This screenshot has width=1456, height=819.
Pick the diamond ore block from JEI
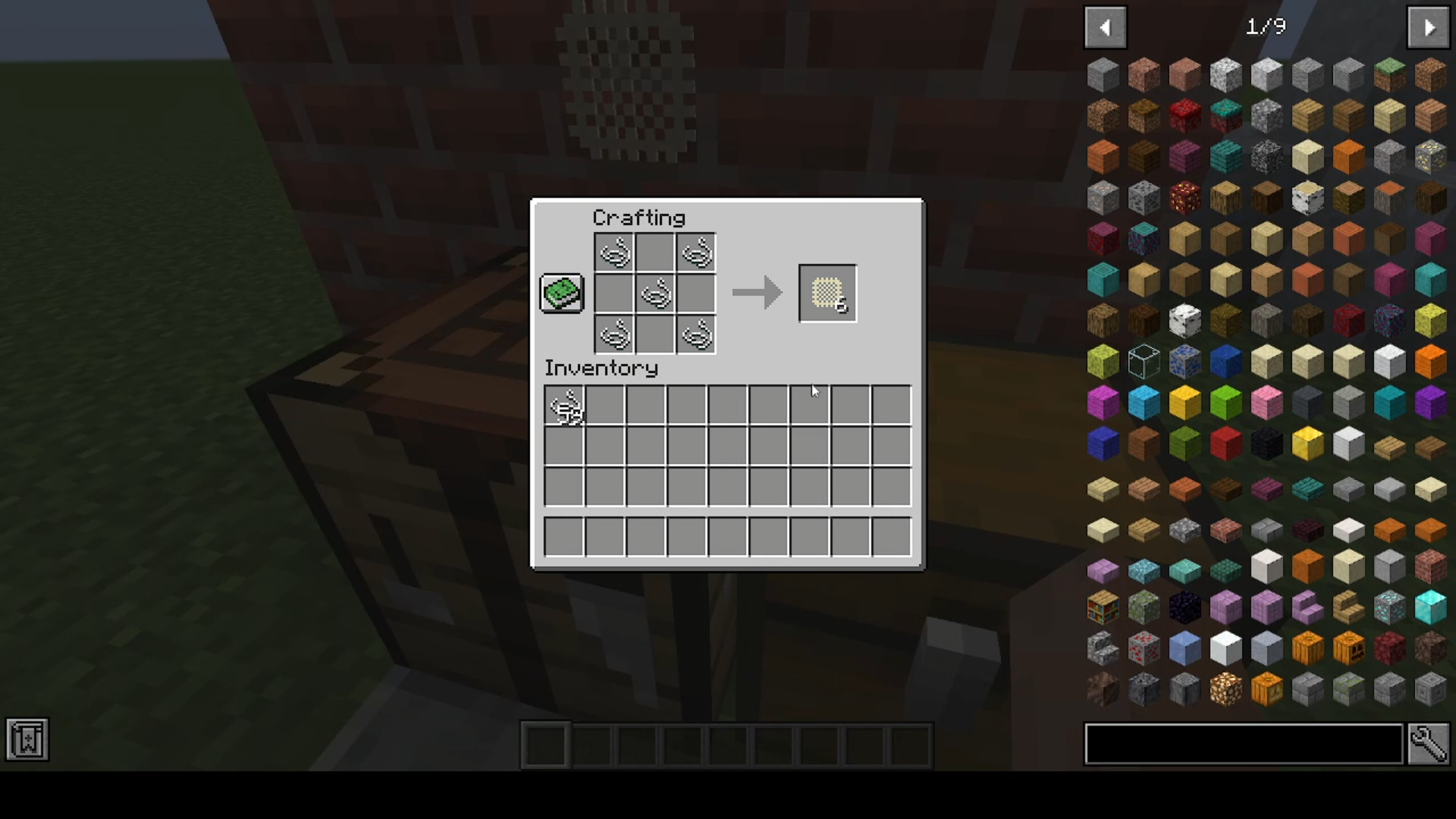click(x=1389, y=607)
